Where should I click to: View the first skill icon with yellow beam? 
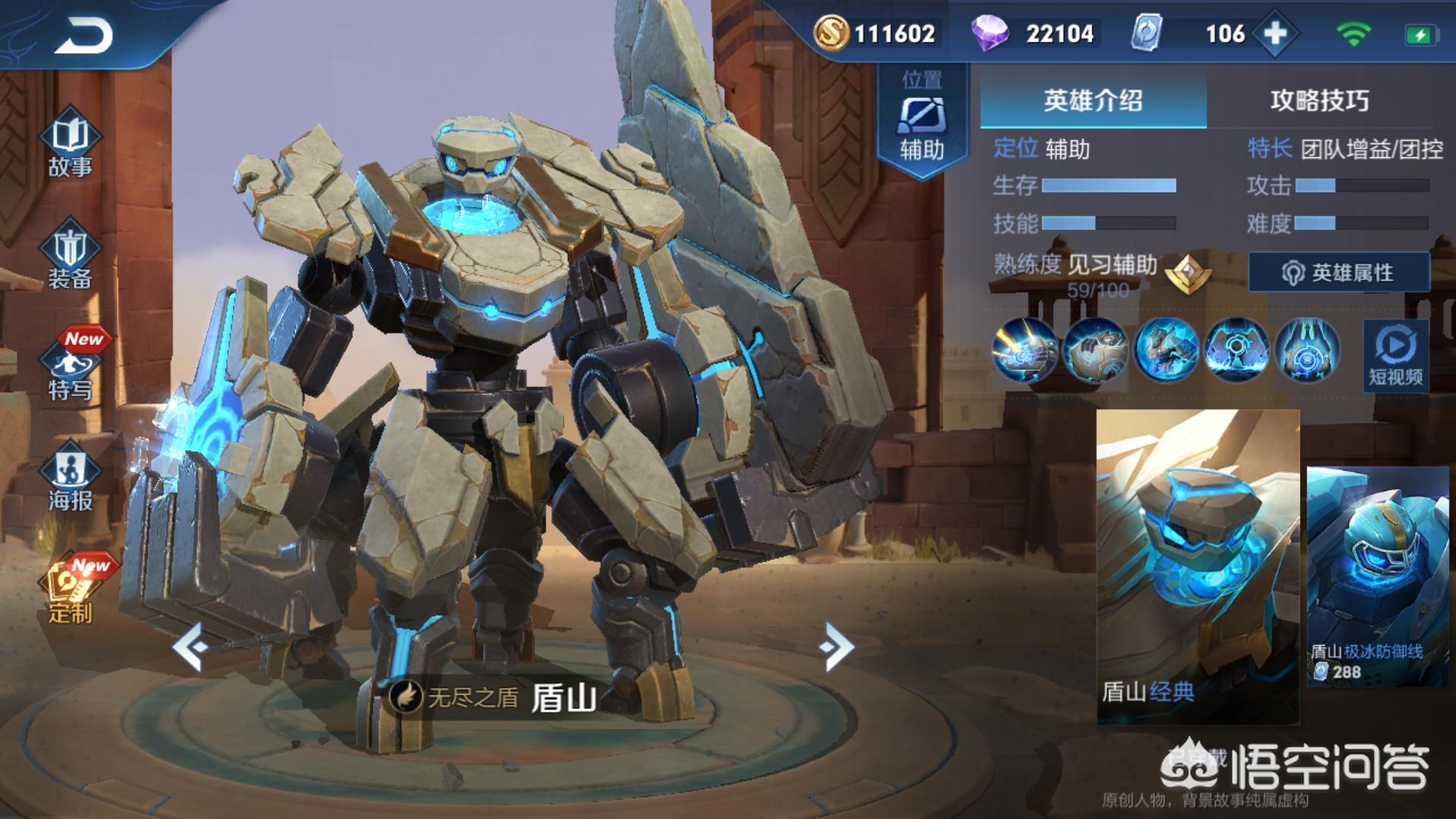[1025, 350]
